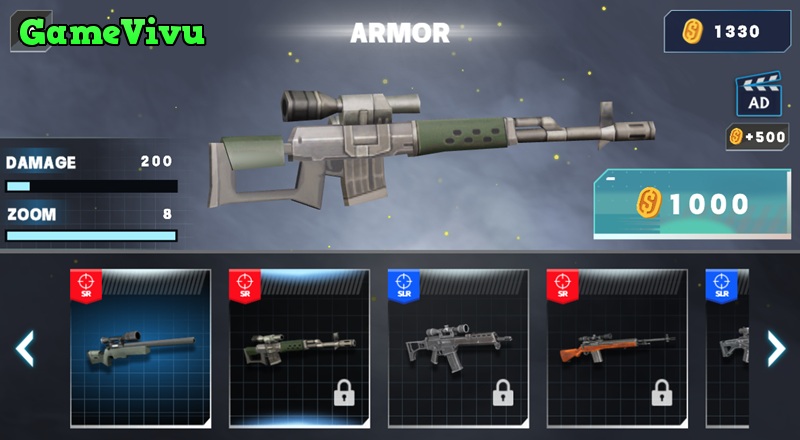This screenshot has height=440, width=800.
Task: Choose the locked green scoped rifle card
Action: click(x=299, y=347)
